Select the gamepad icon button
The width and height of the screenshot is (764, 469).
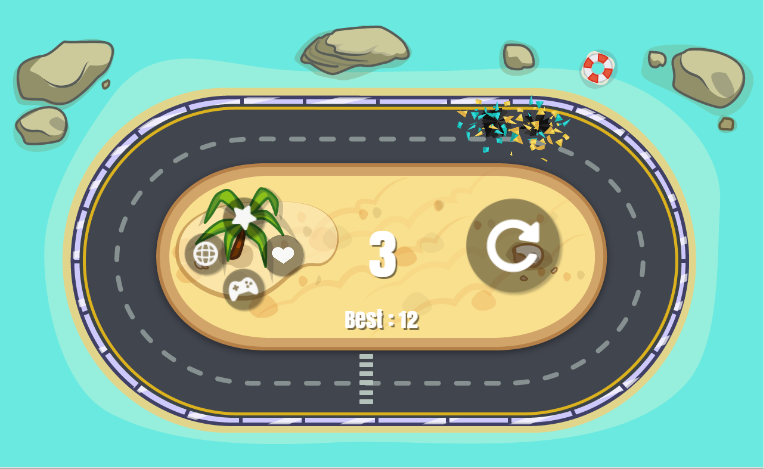click(243, 289)
